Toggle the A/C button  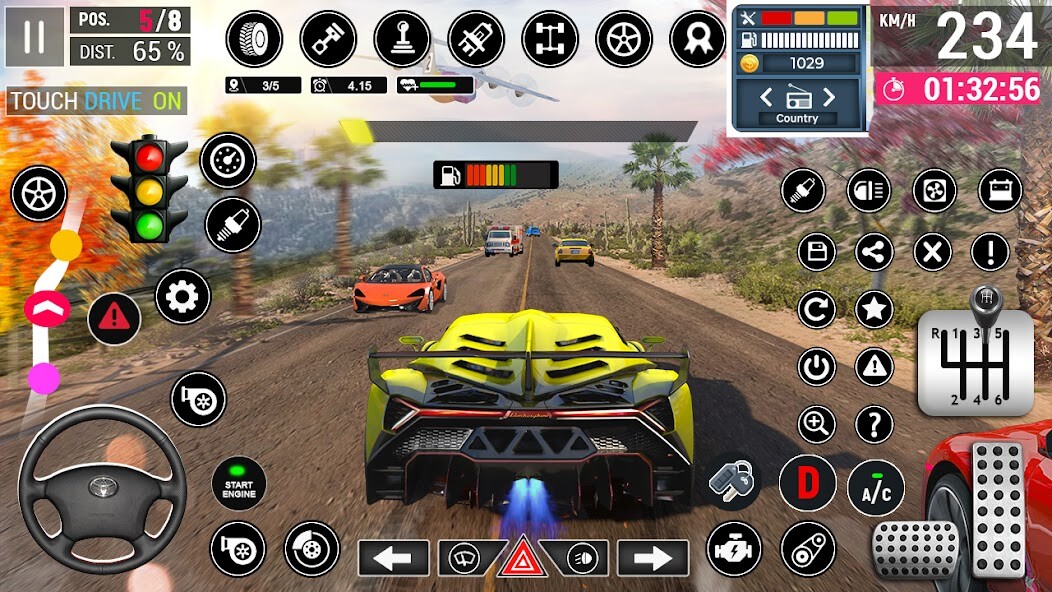[x=875, y=488]
